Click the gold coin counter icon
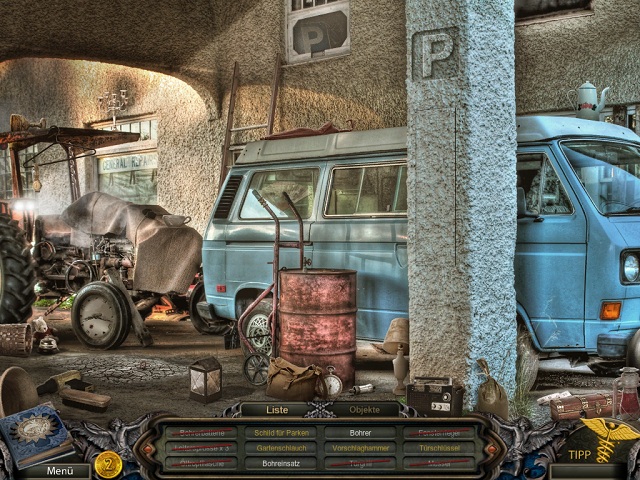Image resolution: width=640 pixels, height=480 pixels. tap(108, 463)
